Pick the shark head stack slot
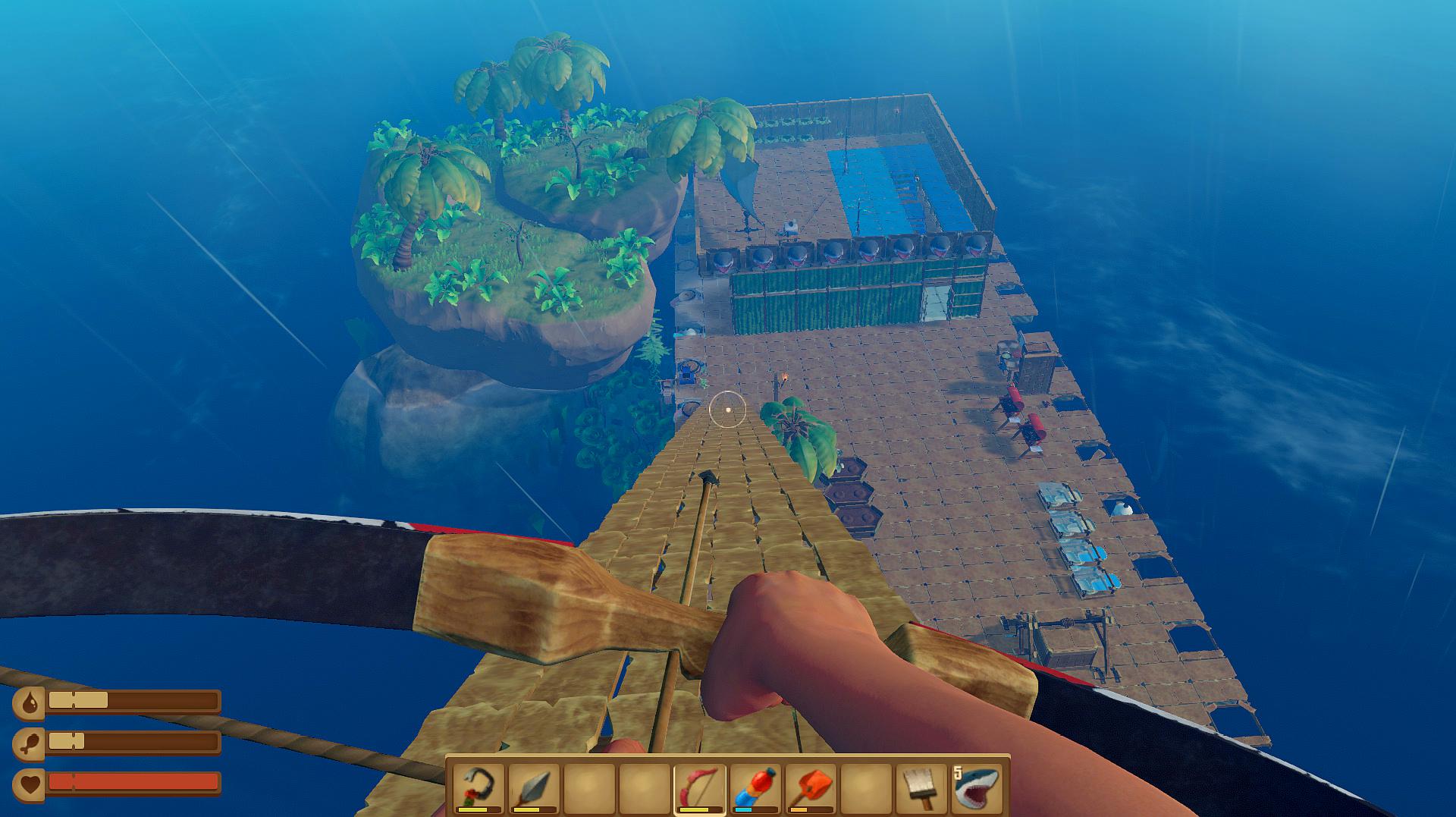This screenshot has height=817, width=1456. (x=977, y=788)
